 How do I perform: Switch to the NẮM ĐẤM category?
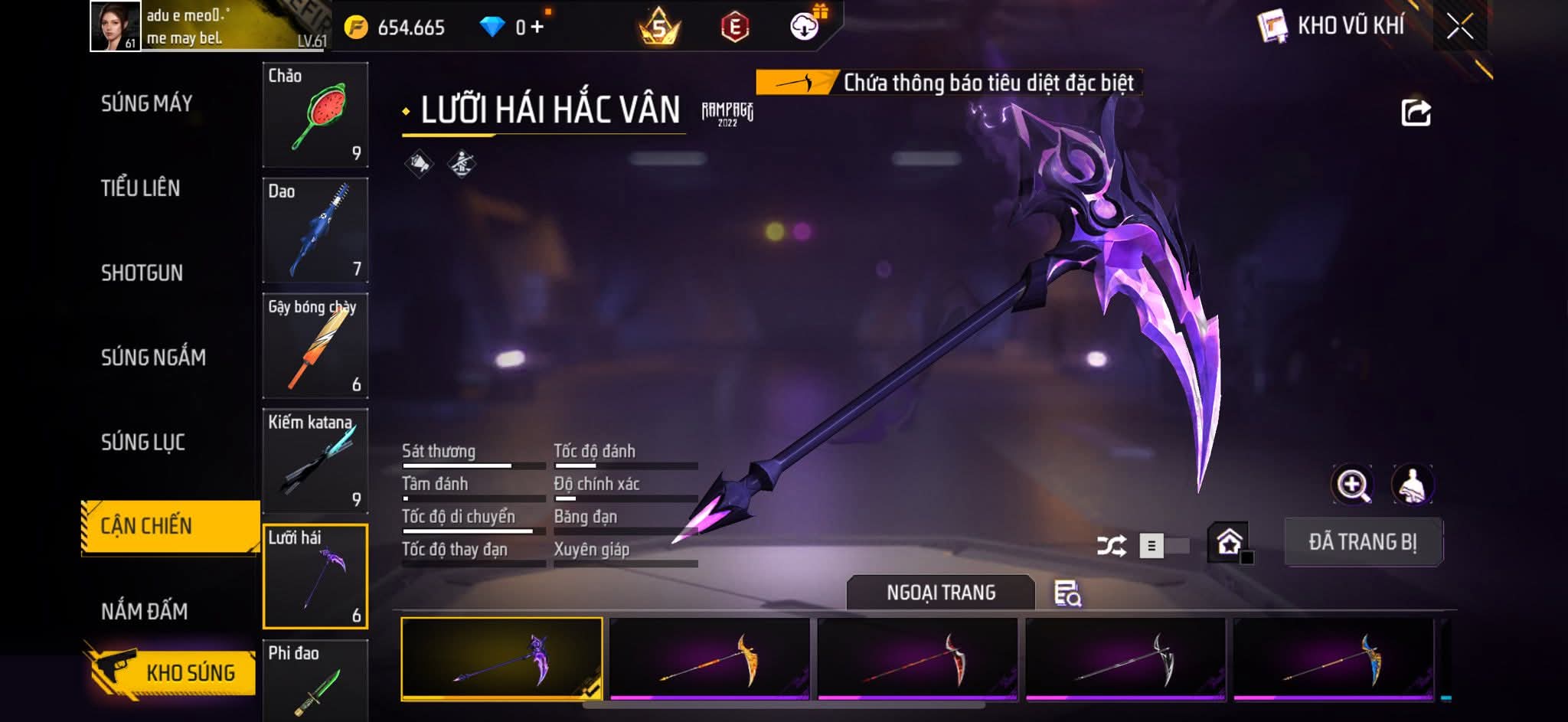pyautogui.click(x=144, y=611)
